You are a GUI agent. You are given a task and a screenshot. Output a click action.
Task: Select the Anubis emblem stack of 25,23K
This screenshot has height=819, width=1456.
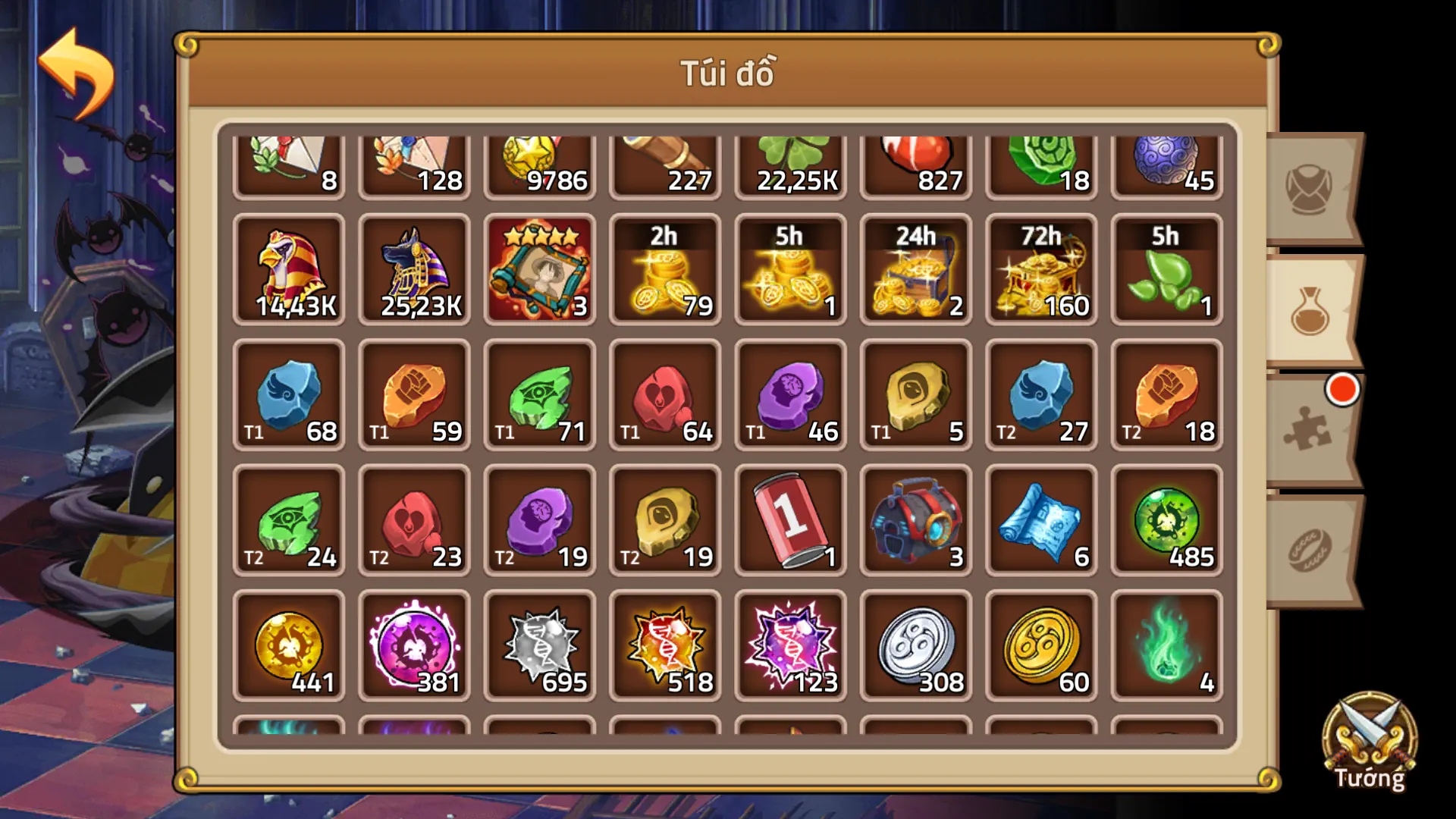click(415, 271)
